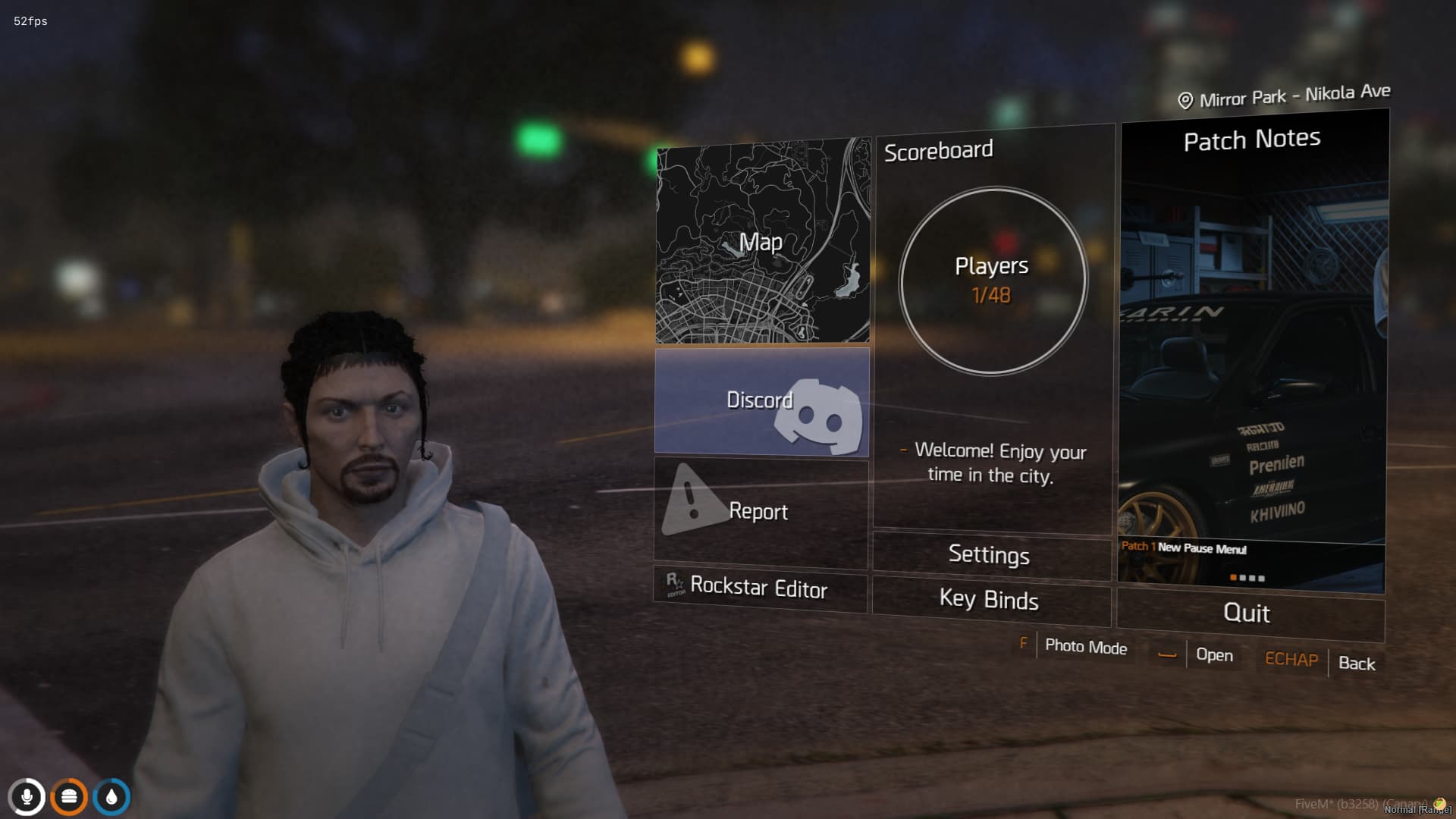
Task: Click the spacebar key glyph beside Open
Action: click(x=1168, y=655)
